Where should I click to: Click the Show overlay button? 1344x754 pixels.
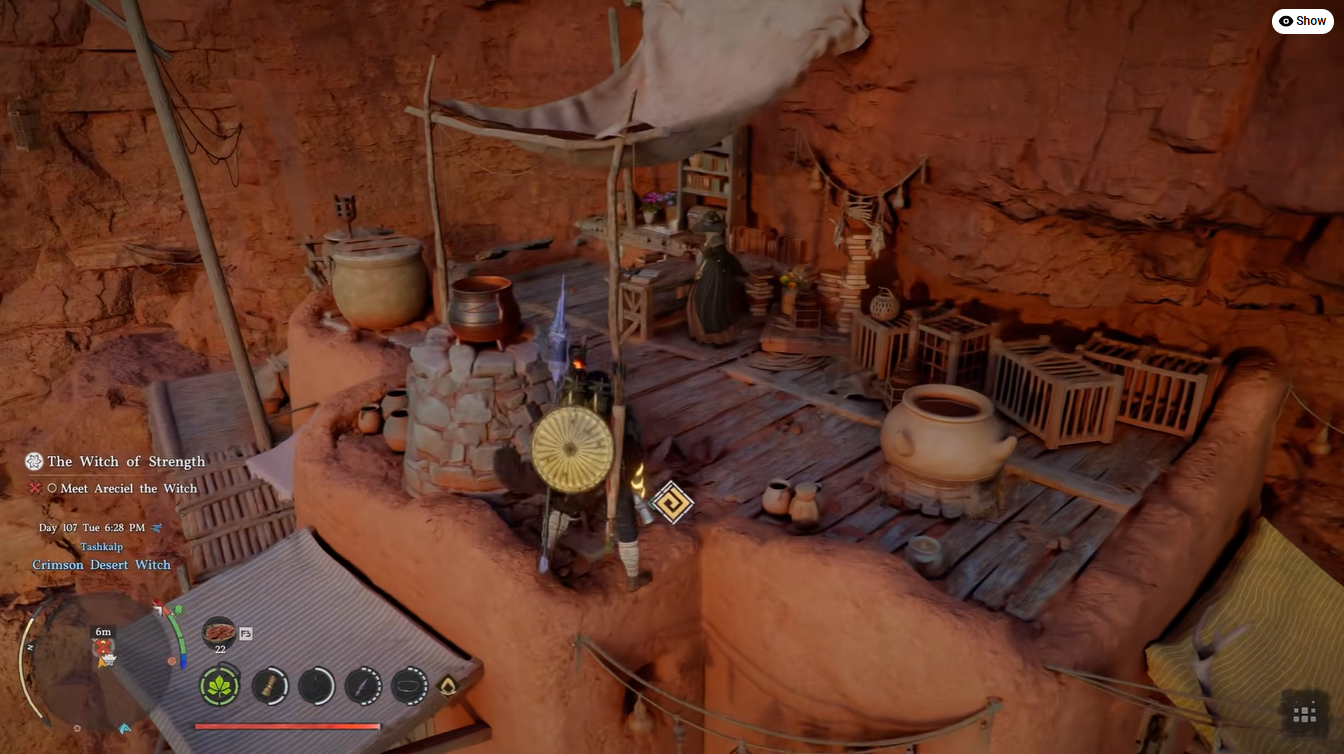1302,21
